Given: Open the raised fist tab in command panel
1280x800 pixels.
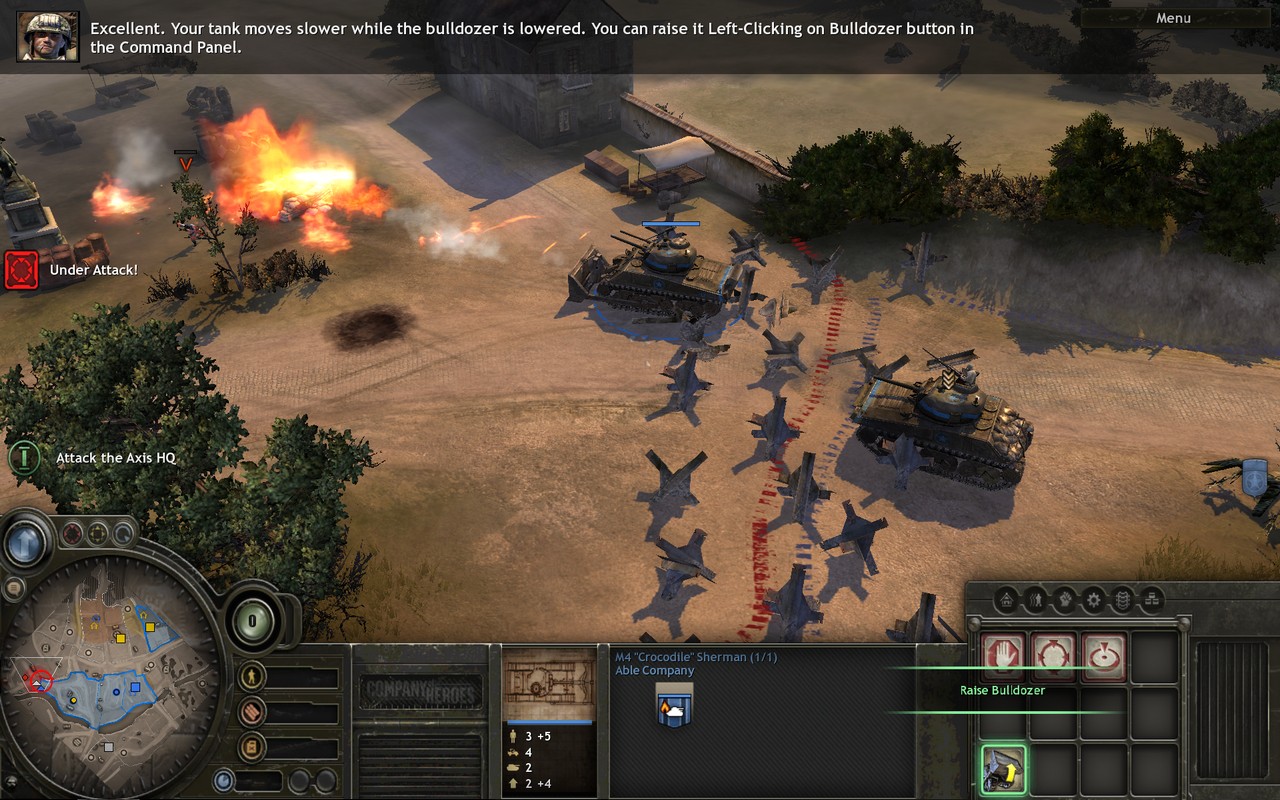Looking at the screenshot, I should [1065, 600].
